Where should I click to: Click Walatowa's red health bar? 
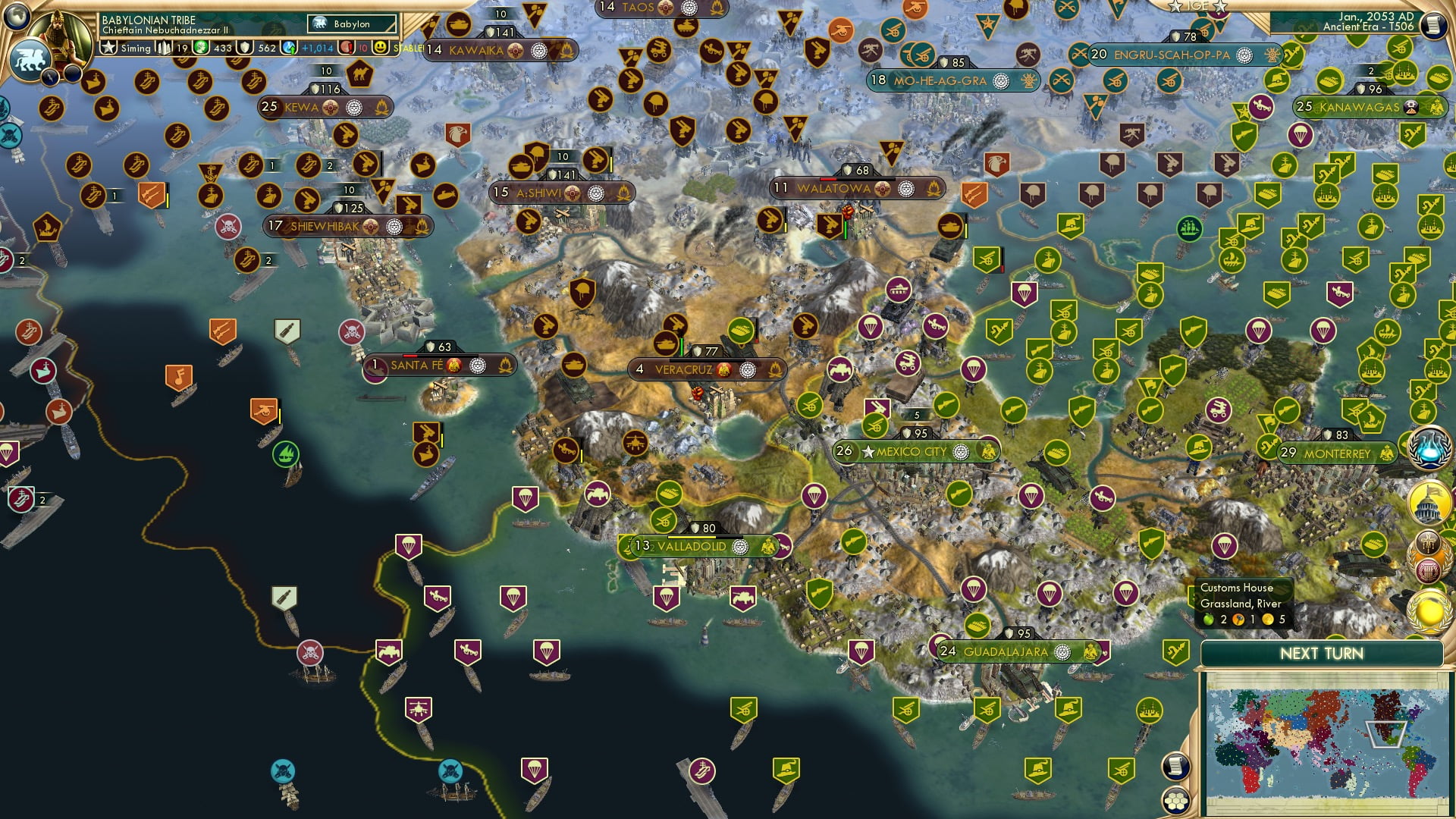pos(827,179)
